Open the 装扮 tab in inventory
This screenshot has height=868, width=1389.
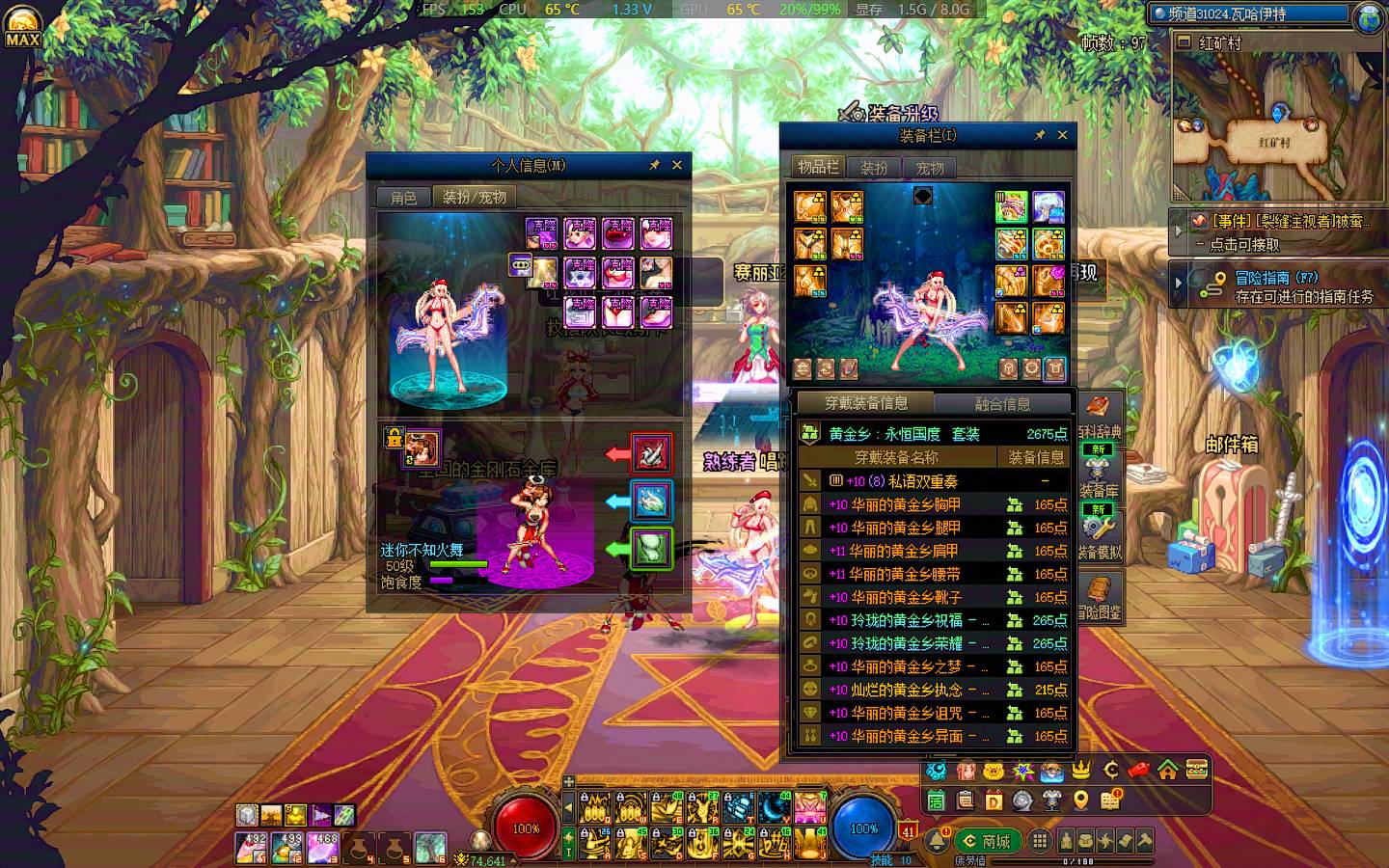tap(874, 168)
